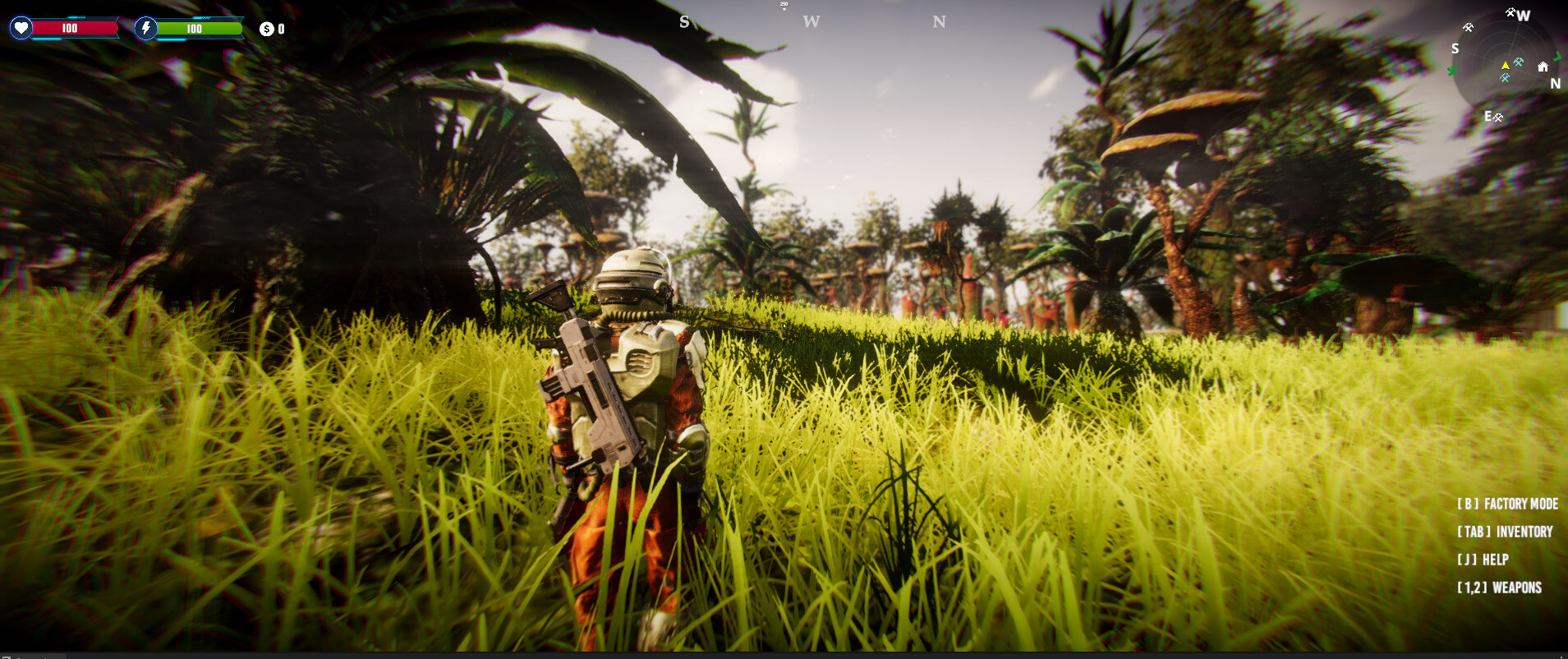Click the N letter on the top compass strip
The width and height of the screenshot is (1568, 659).
(939, 21)
